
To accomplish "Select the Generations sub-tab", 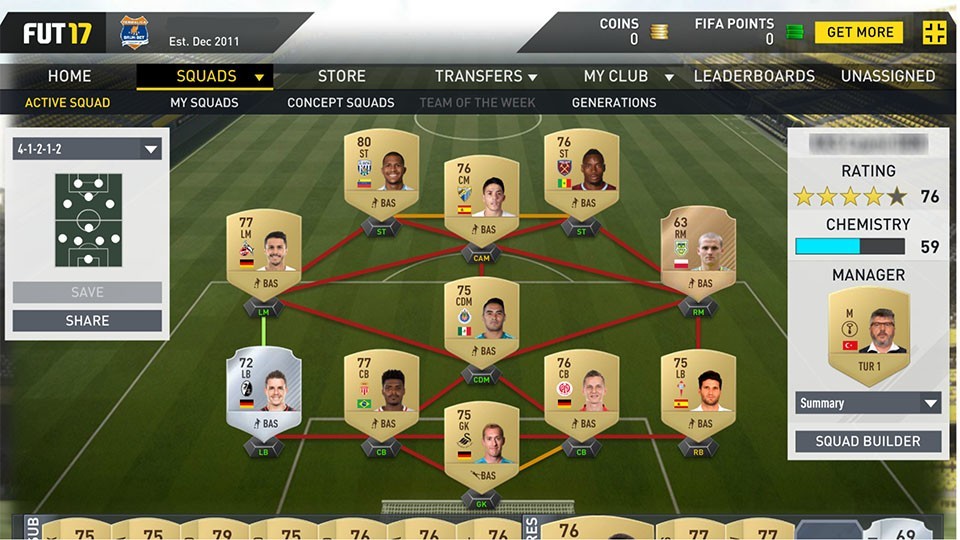I will click(x=614, y=102).
